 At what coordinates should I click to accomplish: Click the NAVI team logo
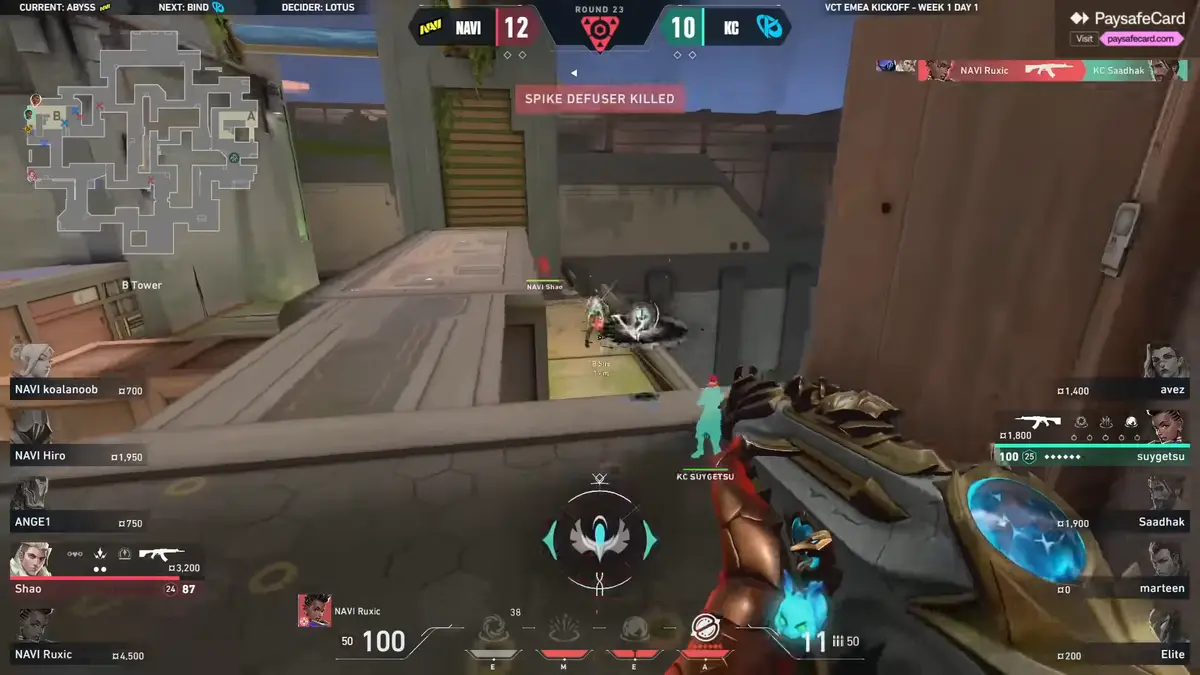[x=432, y=28]
